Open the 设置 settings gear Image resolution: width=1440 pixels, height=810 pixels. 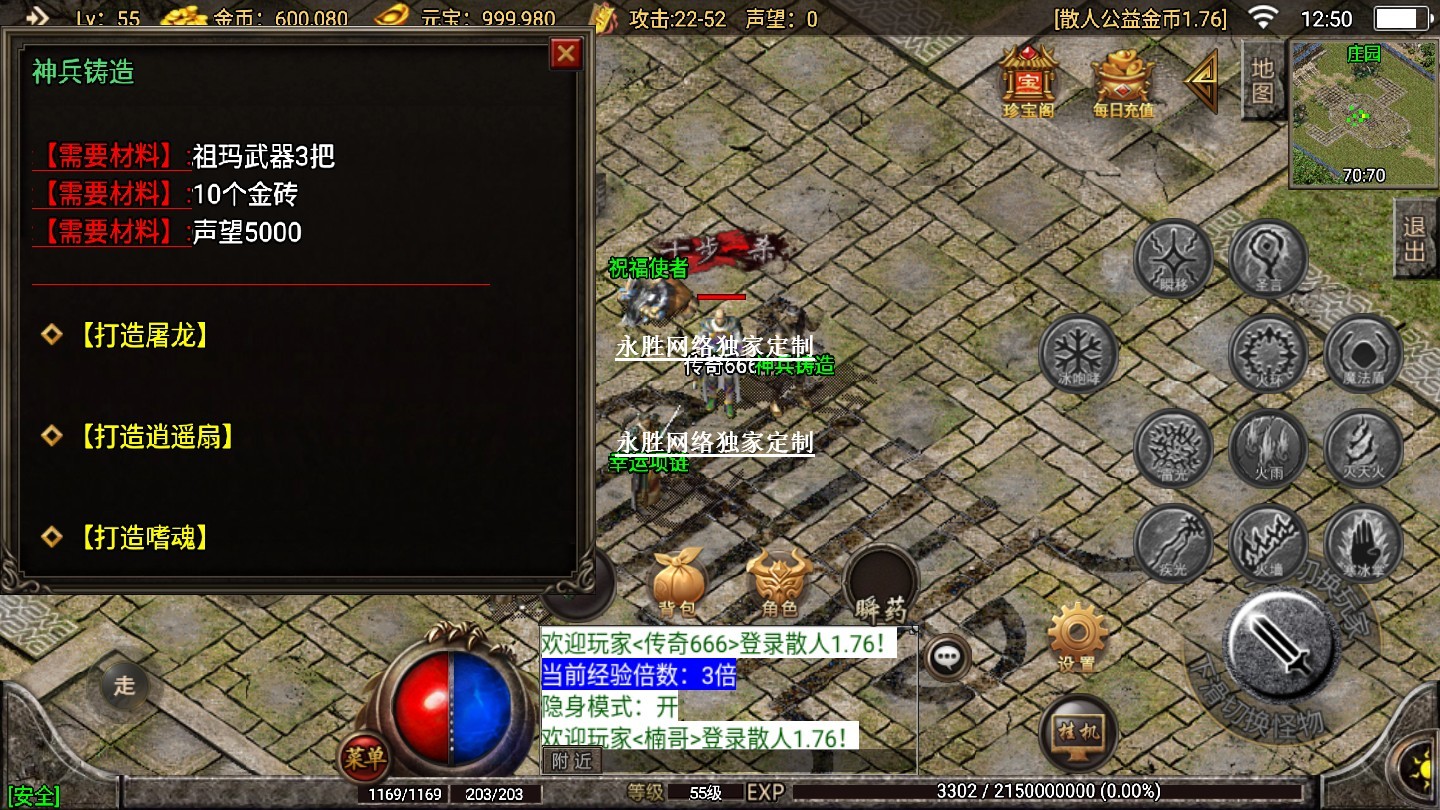coord(1076,638)
